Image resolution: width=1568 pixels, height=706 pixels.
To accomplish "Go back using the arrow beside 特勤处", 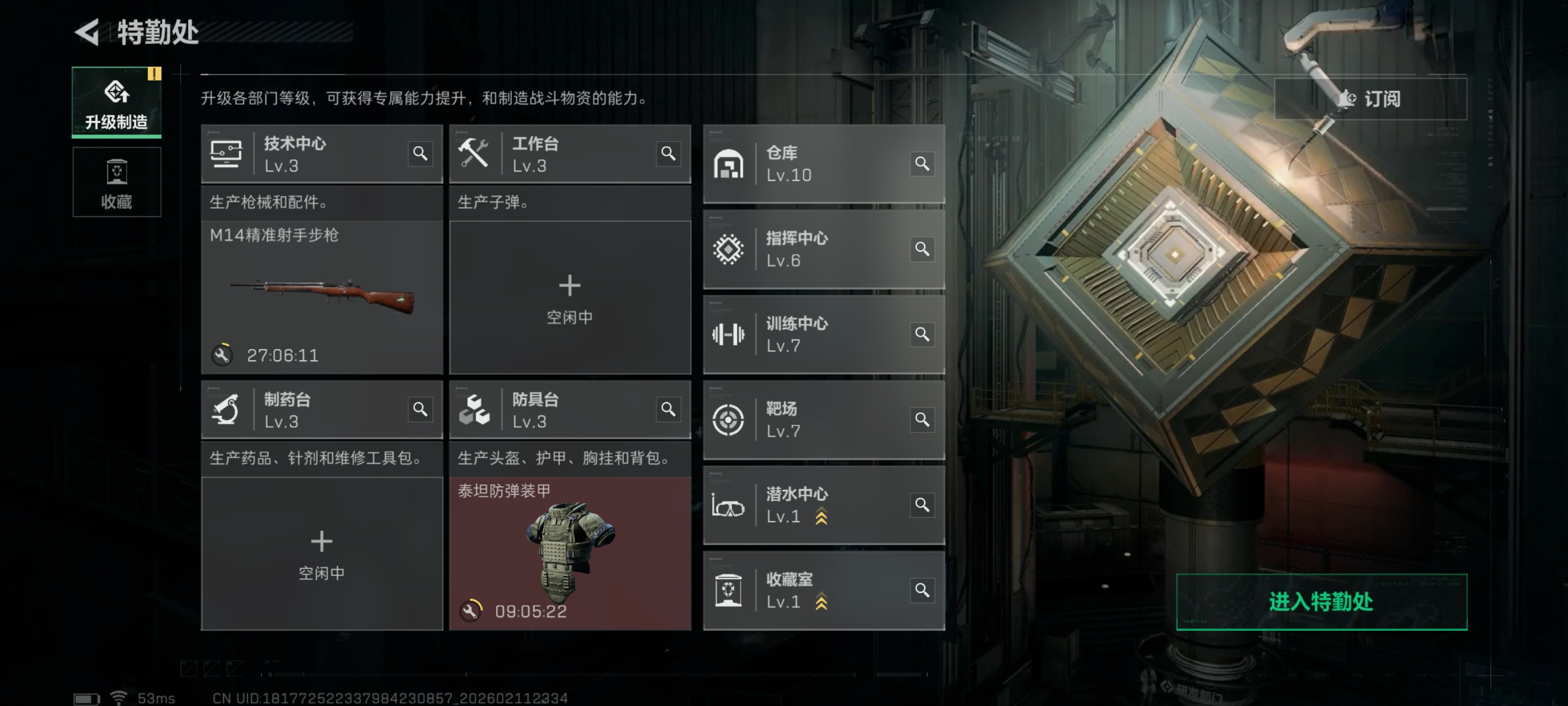I will point(87,32).
